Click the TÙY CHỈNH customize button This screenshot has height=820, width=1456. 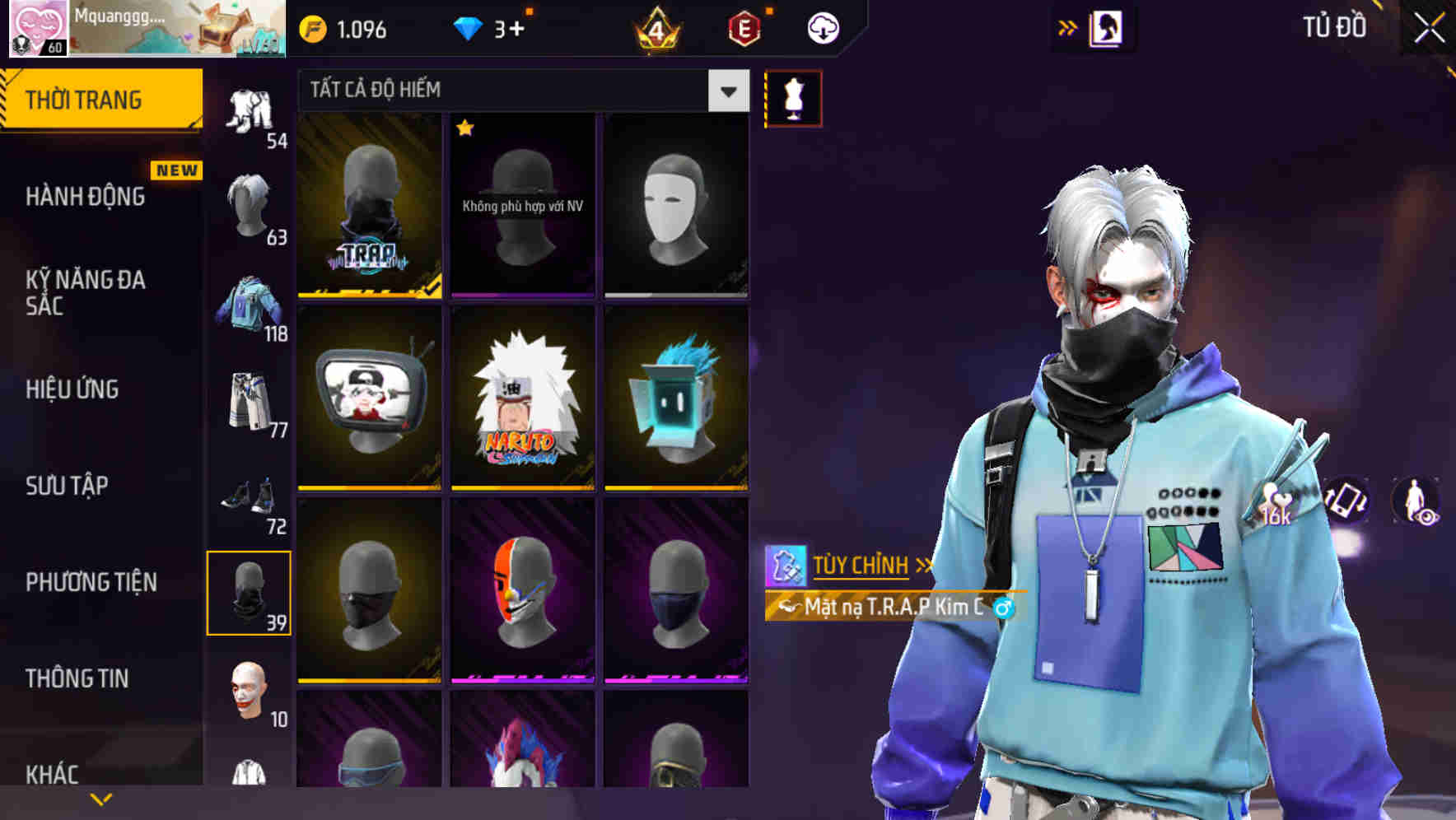click(x=861, y=566)
